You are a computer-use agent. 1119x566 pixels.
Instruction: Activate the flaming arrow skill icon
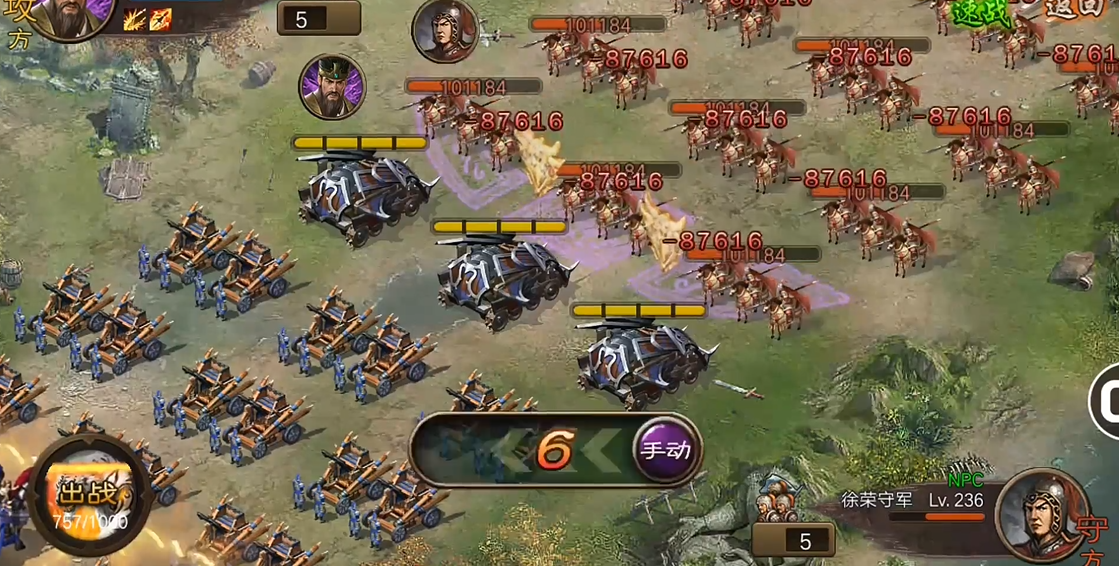pos(160,19)
